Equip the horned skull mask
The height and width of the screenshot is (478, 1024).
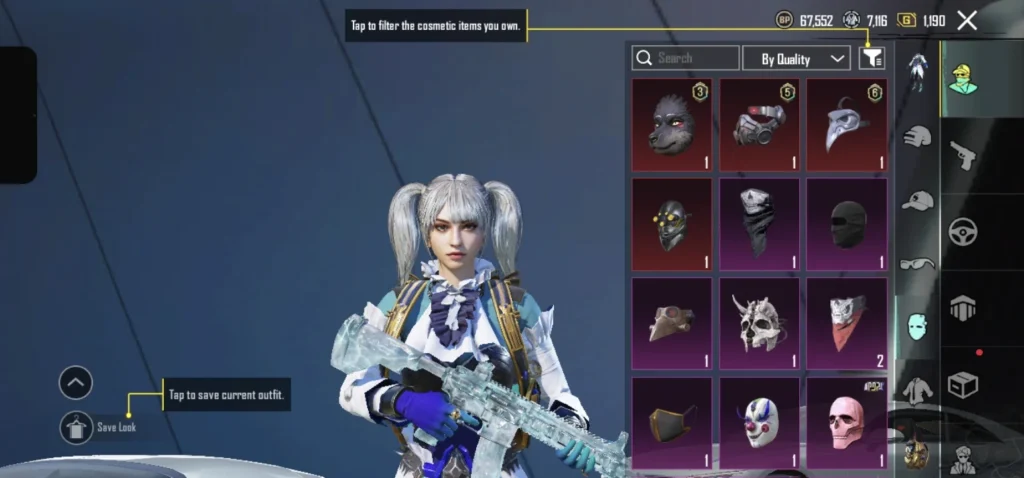click(759, 323)
